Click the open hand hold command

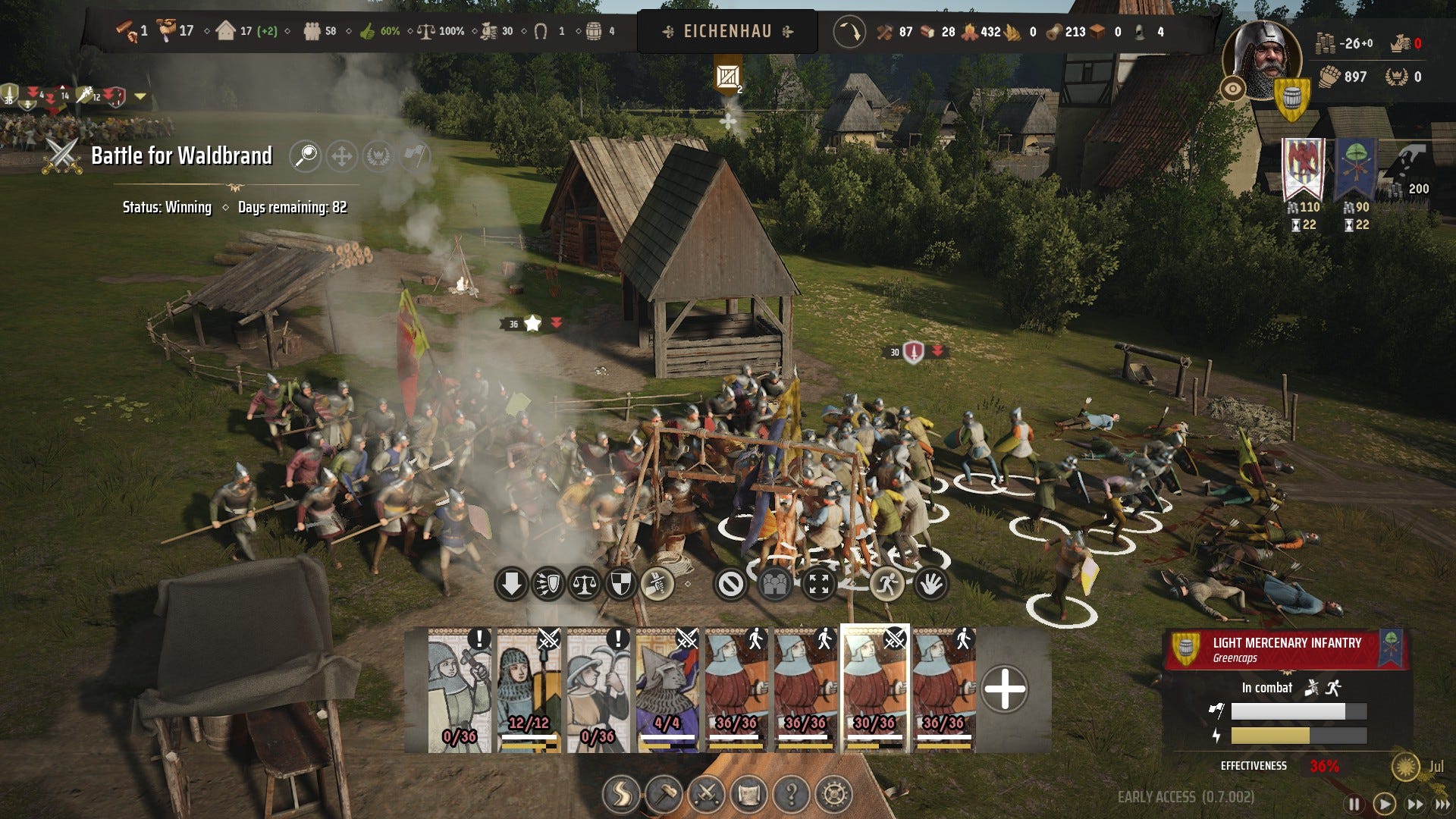pyautogui.click(x=930, y=585)
